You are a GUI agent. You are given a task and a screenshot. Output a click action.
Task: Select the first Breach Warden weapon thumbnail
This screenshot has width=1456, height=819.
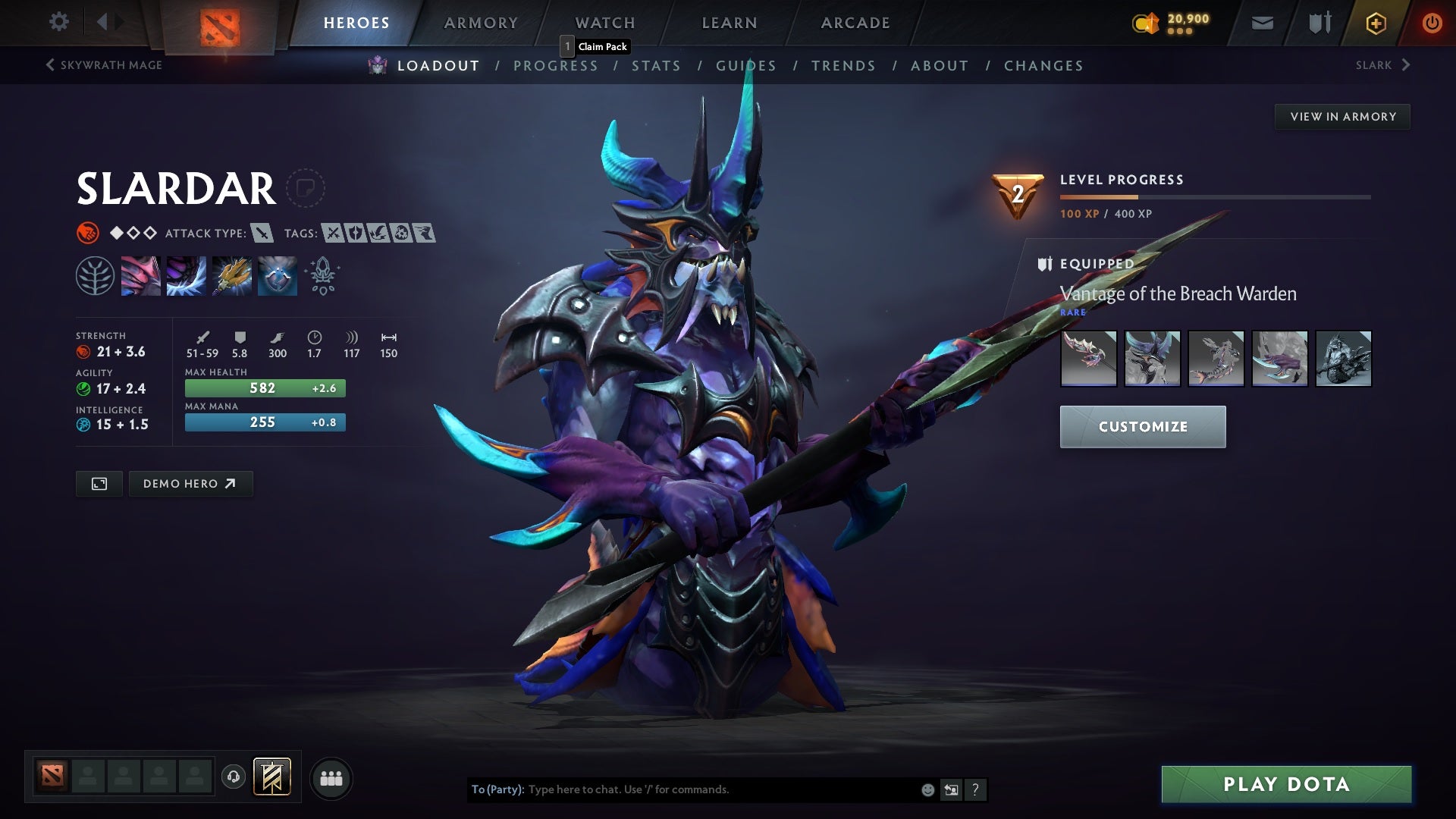(x=1088, y=359)
